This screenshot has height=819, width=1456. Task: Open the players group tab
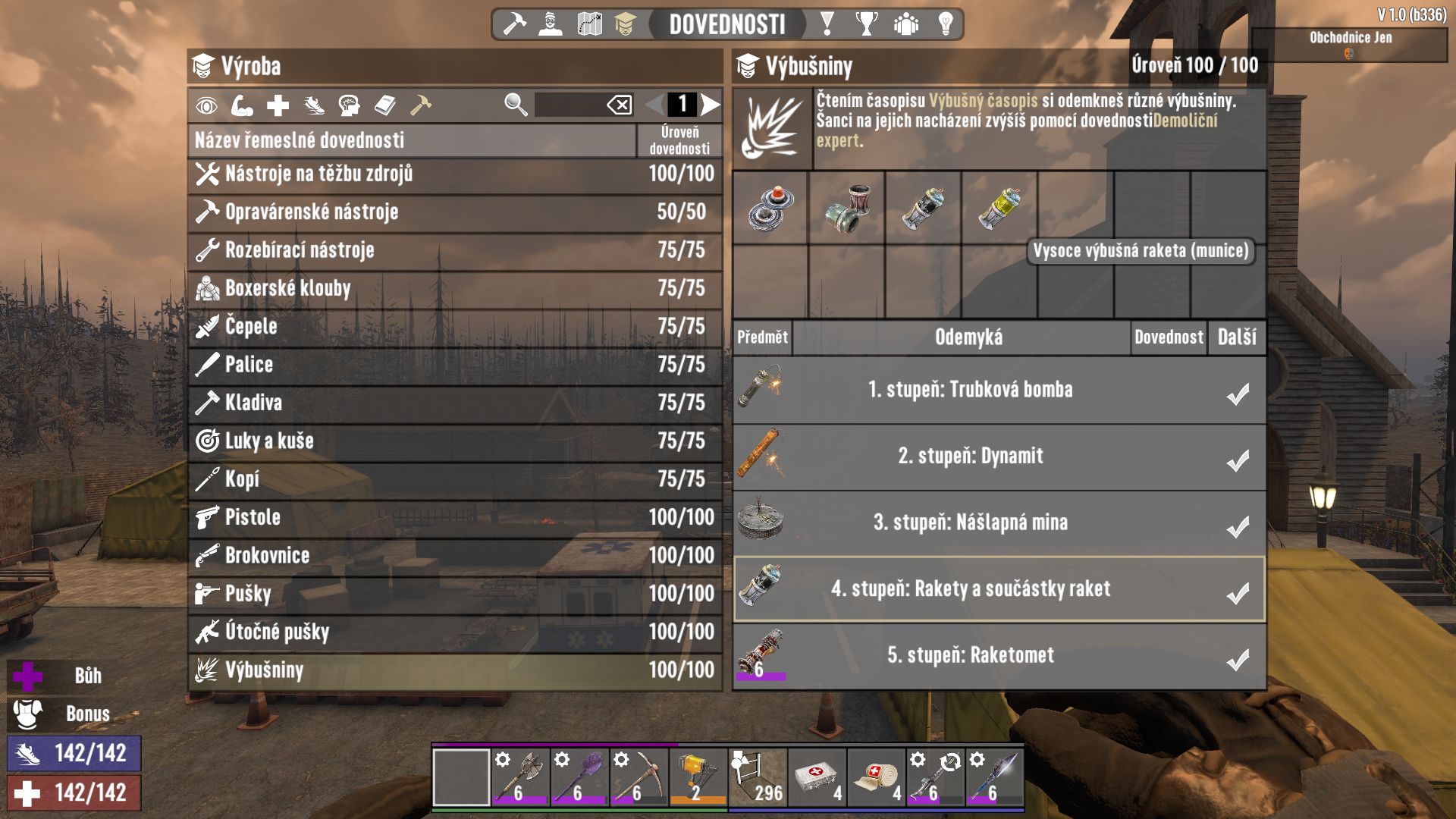coord(905,24)
